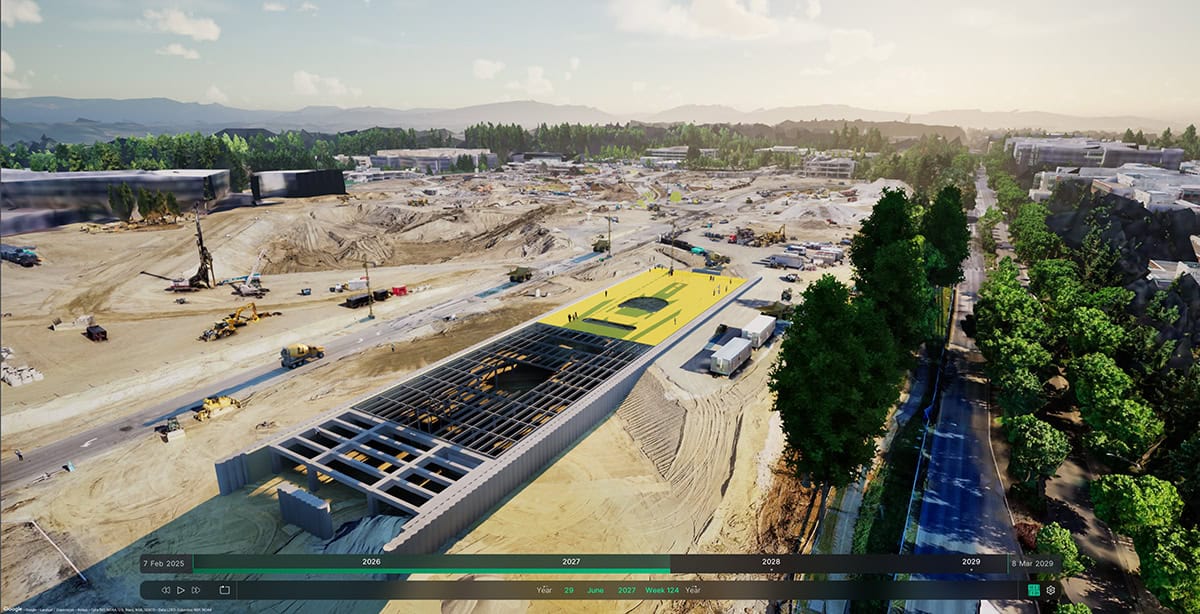
Task: Toggle the green grid view button
Action: (1033, 590)
